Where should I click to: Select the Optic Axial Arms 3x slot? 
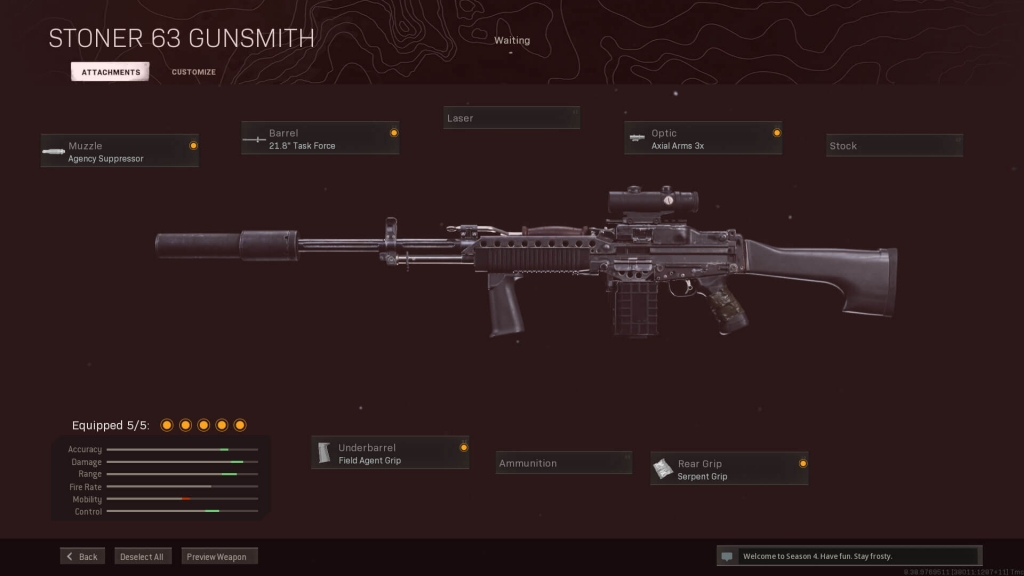tap(703, 138)
